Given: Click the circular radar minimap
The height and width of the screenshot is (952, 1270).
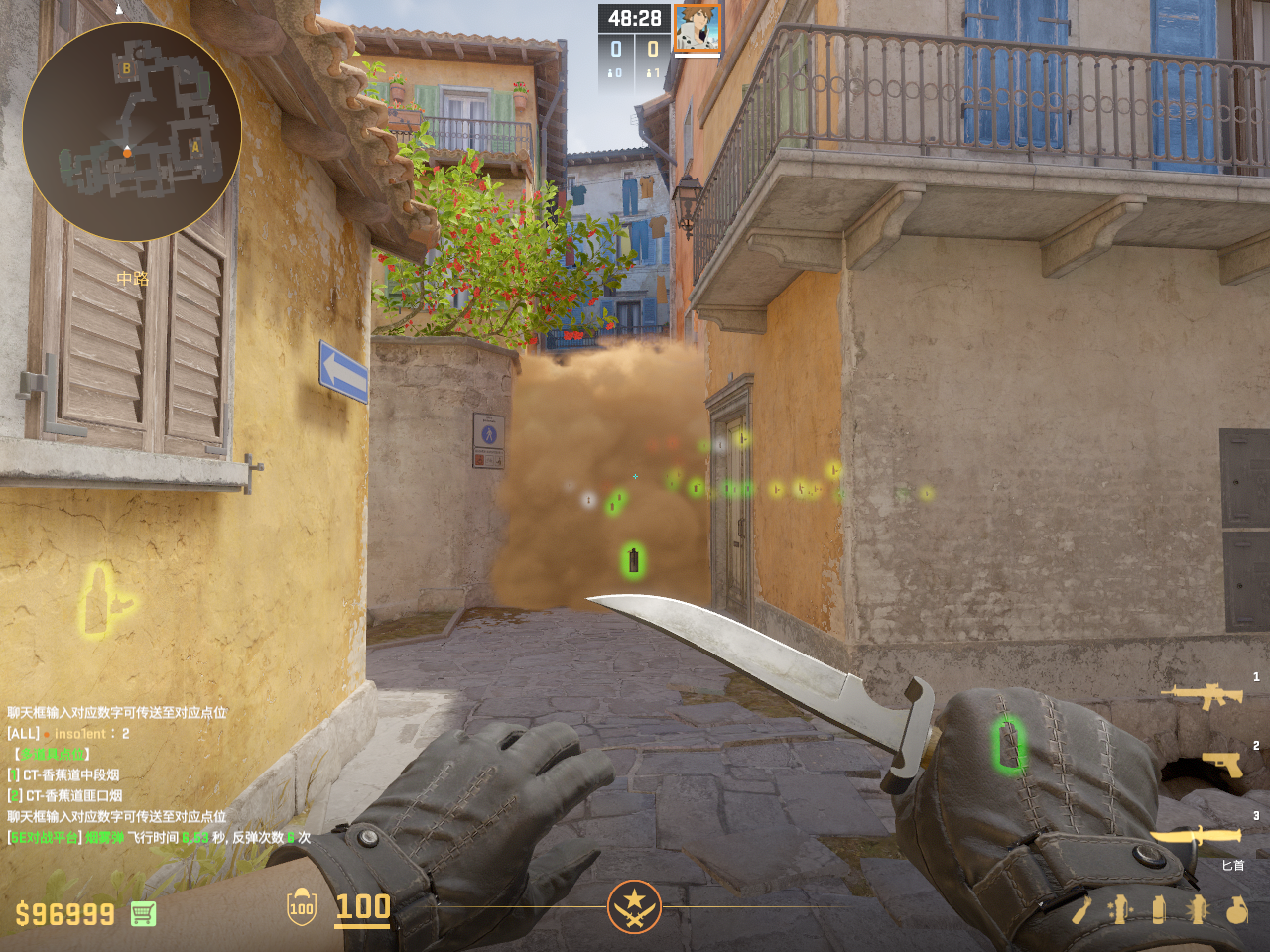Looking at the screenshot, I should [x=131, y=131].
